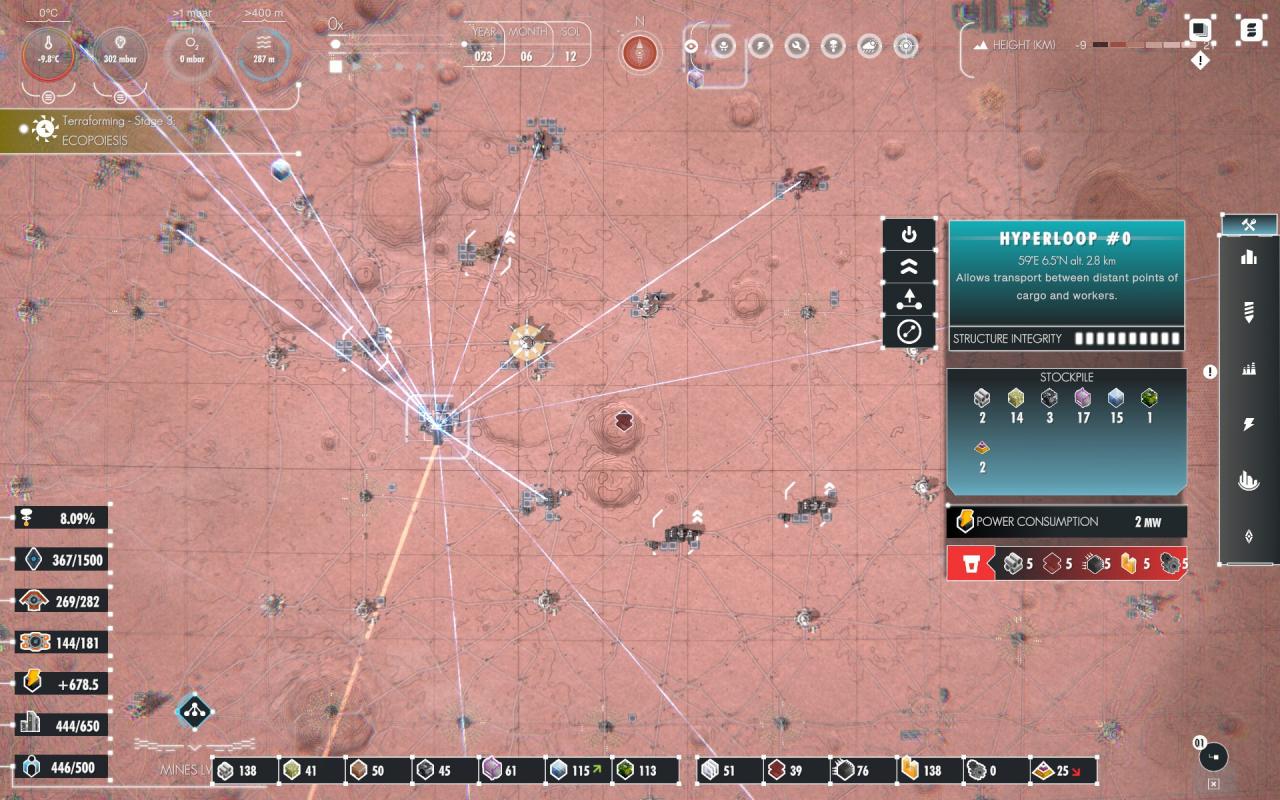
Task: Click the stop button under game speed
Action: tap(336, 67)
